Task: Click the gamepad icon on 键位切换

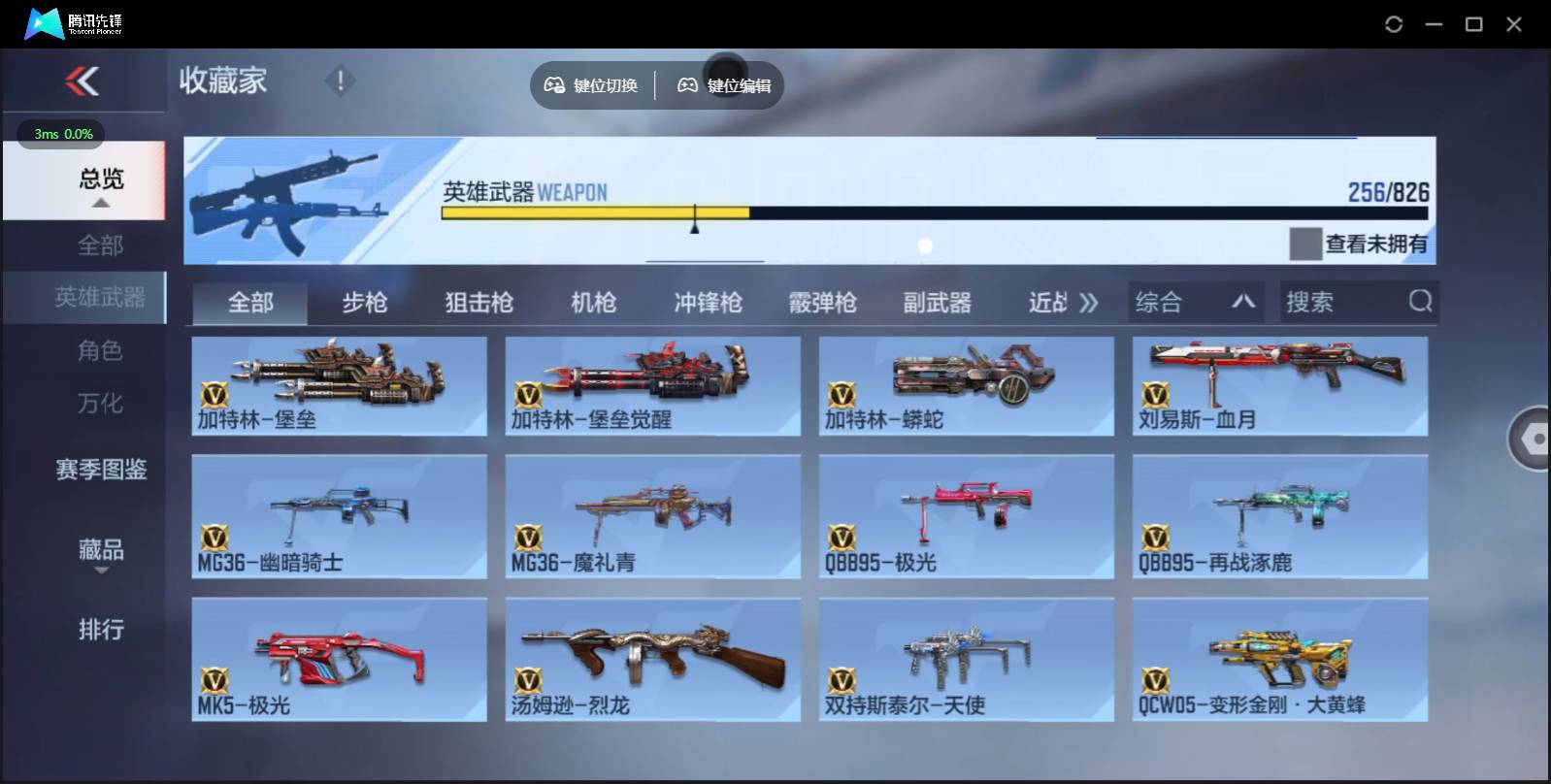Action: point(556,85)
